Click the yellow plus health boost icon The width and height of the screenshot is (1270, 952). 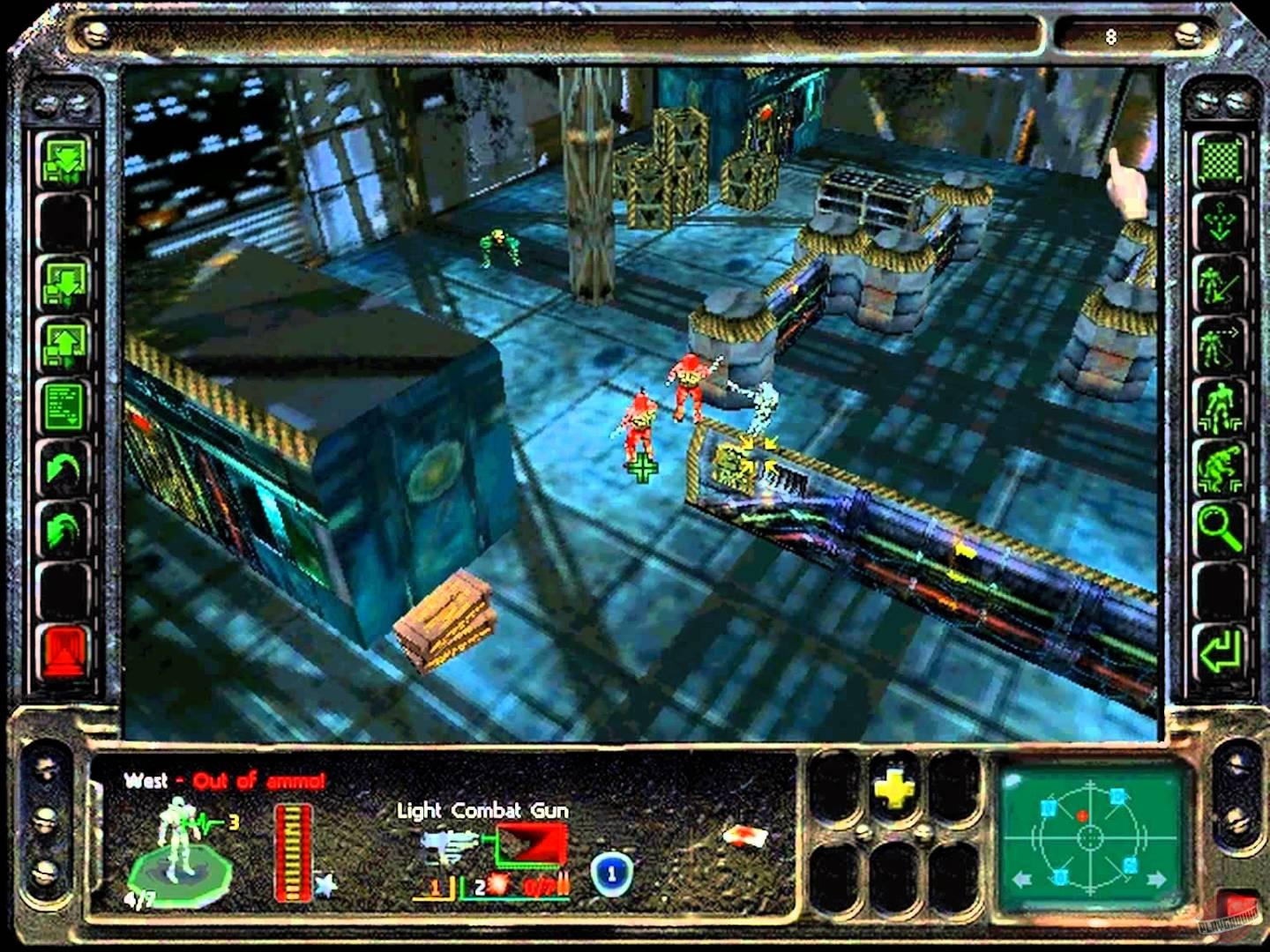click(893, 792)
